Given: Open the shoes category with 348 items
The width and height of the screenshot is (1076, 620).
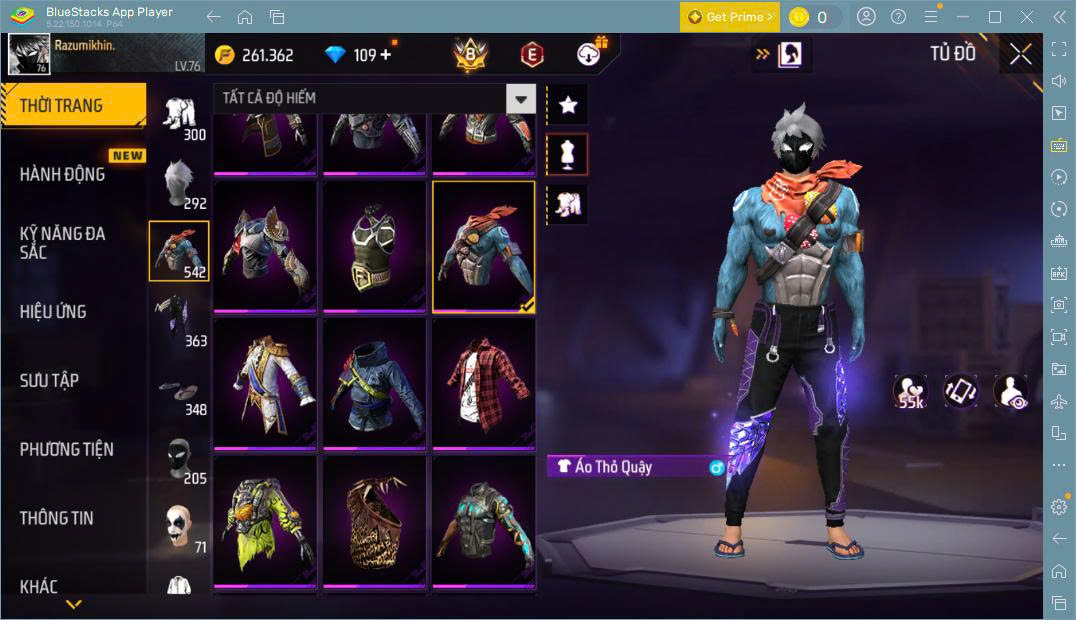Looking at the screenshot, I should click(179, 392).
